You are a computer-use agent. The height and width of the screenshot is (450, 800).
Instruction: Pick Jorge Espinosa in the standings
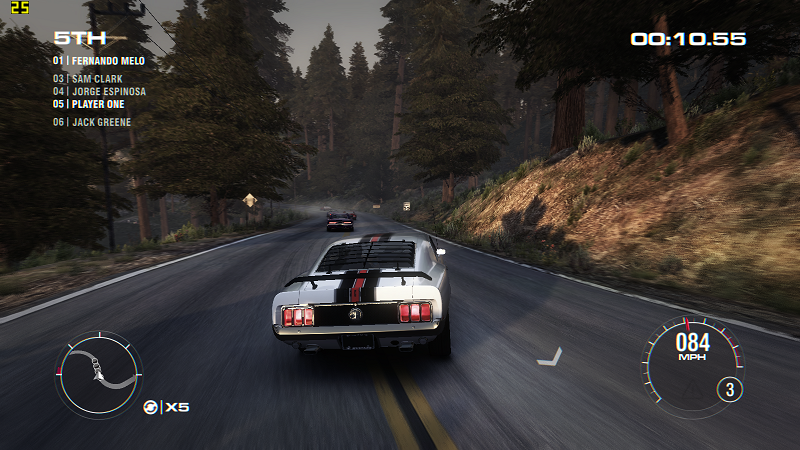click(99, 91)
